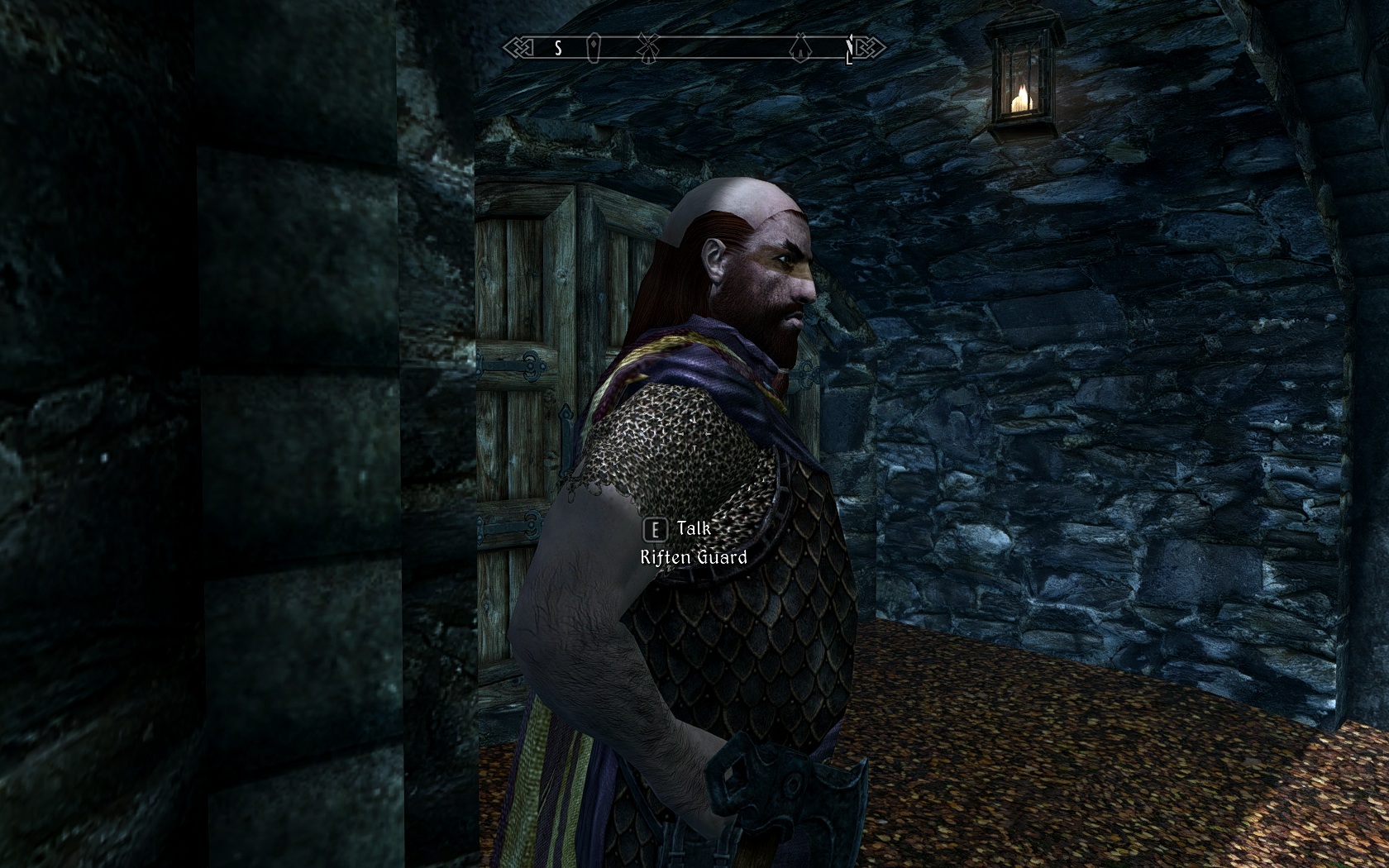Viewport: 1389px width, 868px height.
Task: Click the gravestone-shaped marker near the S indicator
Action: point(593,48)
